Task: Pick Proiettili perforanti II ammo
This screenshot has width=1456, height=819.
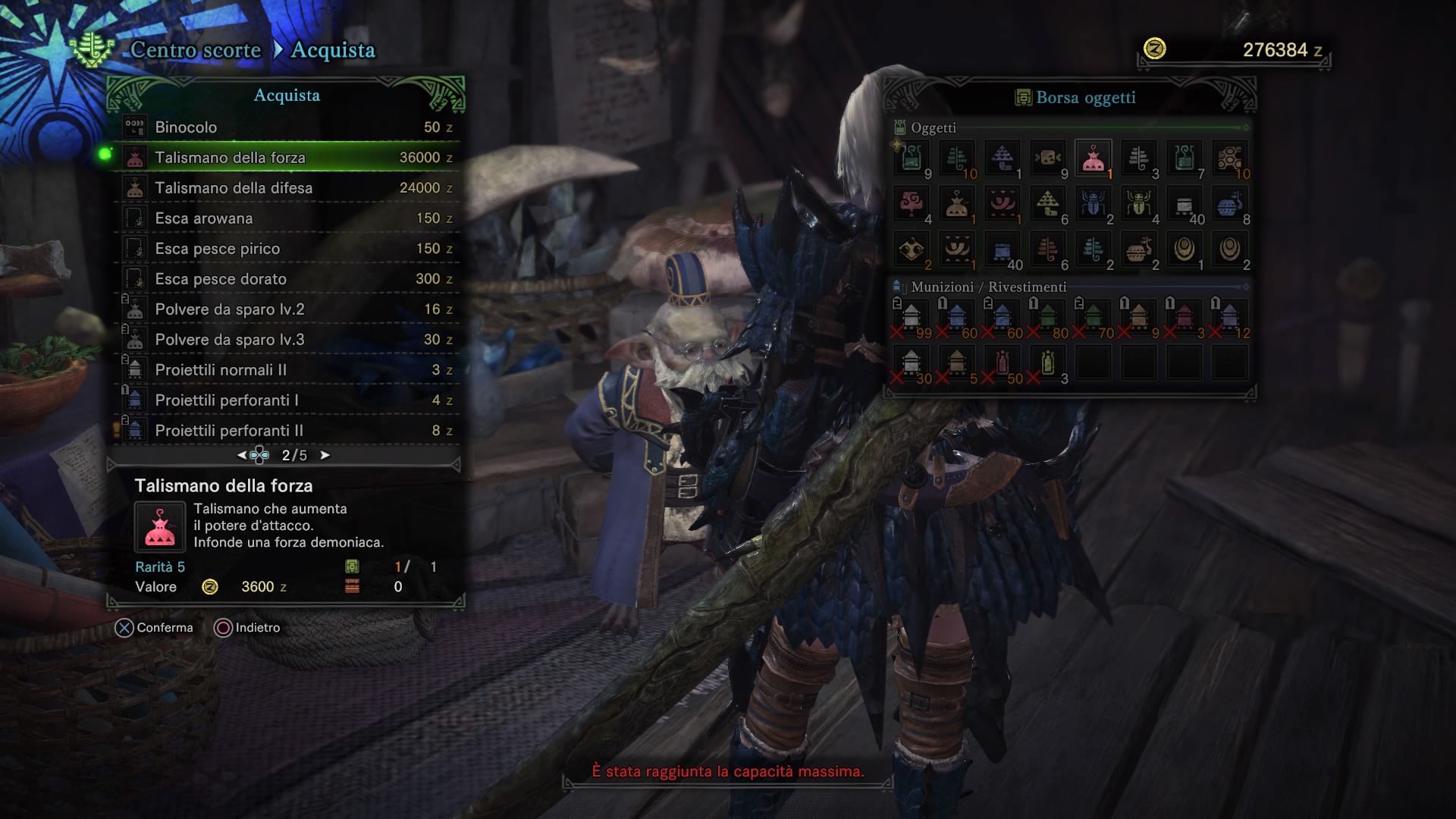Action: pos(288,431)
